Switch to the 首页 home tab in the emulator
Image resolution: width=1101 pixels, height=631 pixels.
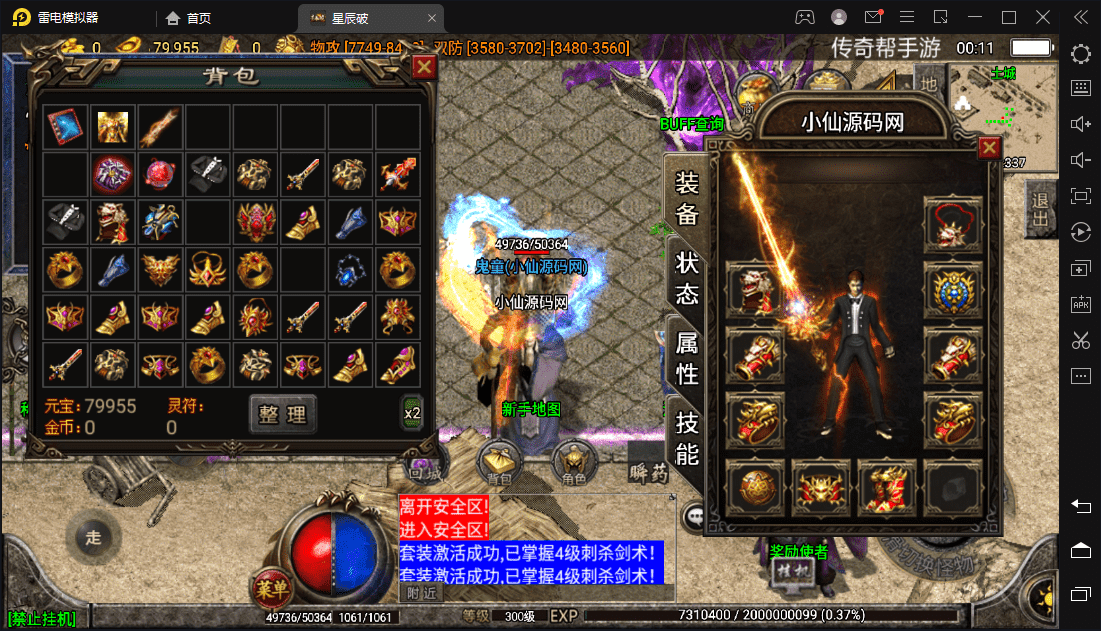tap(189, 18)
